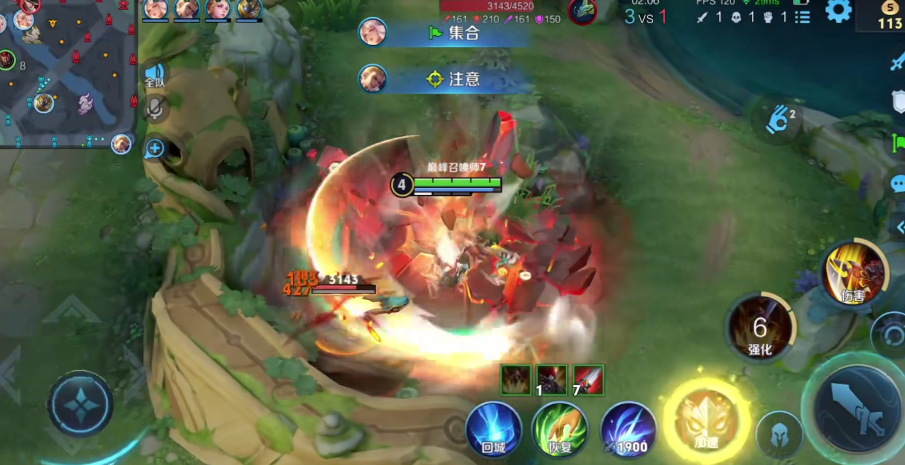Image resolution: width=905 pixels, height=465 pixels.
Task: Activate the blue skill labeled 1900
Action: (628, 430)
